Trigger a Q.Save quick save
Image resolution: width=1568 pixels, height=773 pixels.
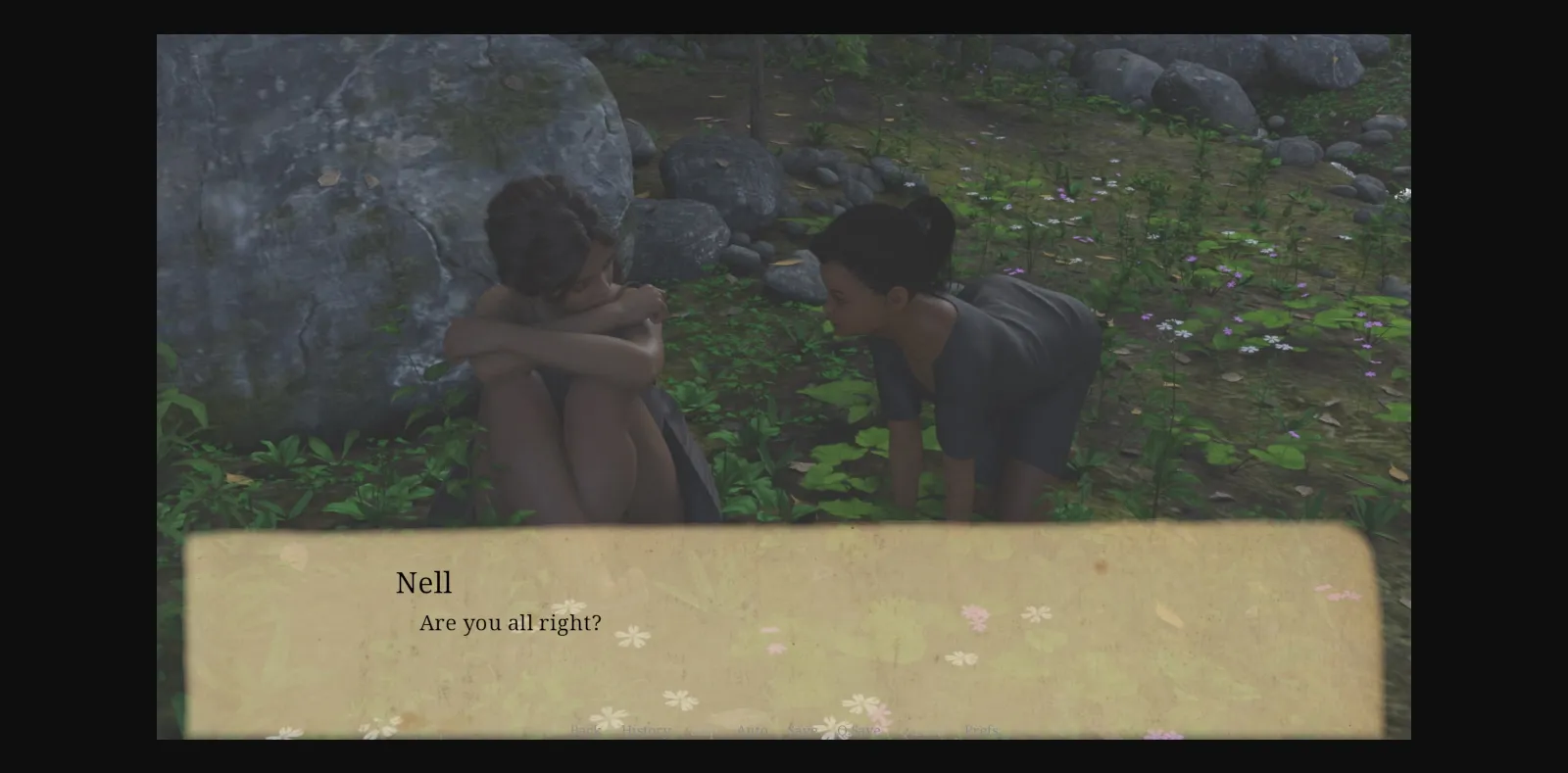coord(859,730)
